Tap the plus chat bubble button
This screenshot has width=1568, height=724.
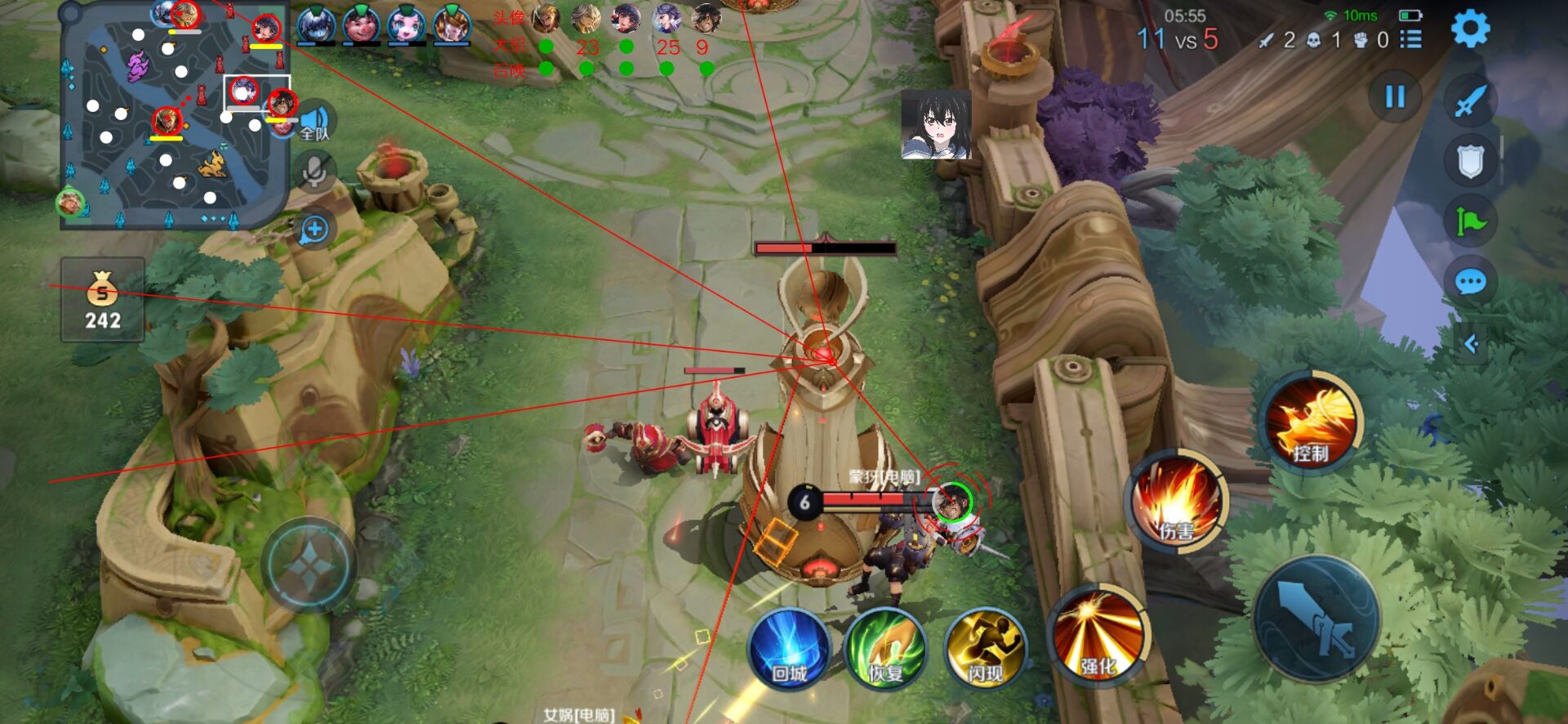(314, 230)
